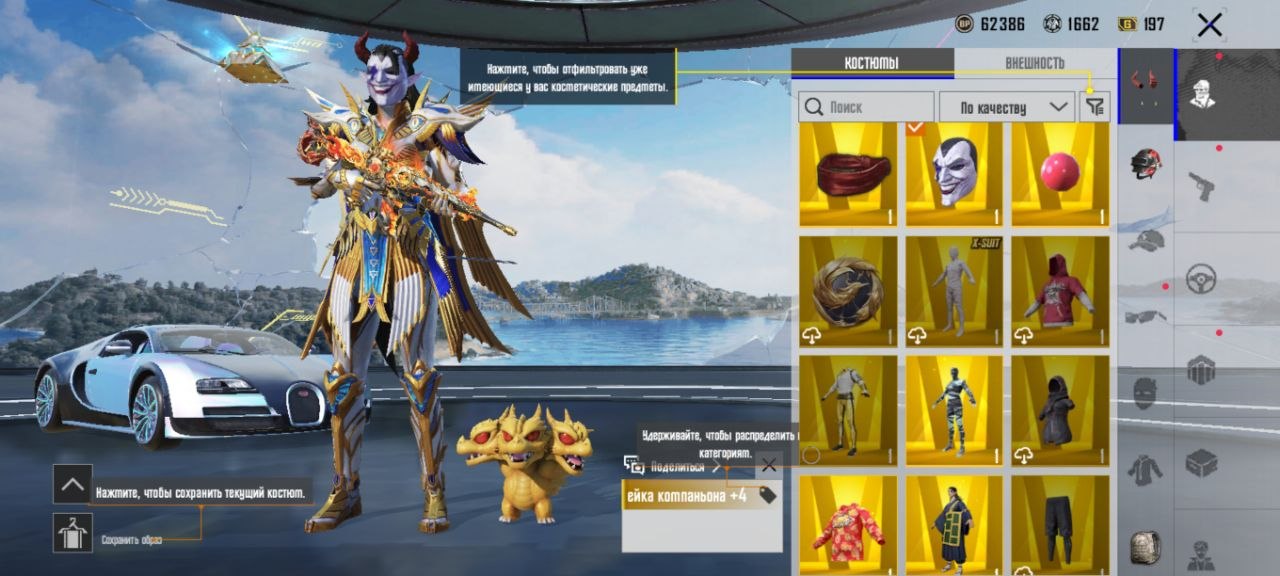
Task: Close the Поделиться share popup
Action: coord(768,465)
